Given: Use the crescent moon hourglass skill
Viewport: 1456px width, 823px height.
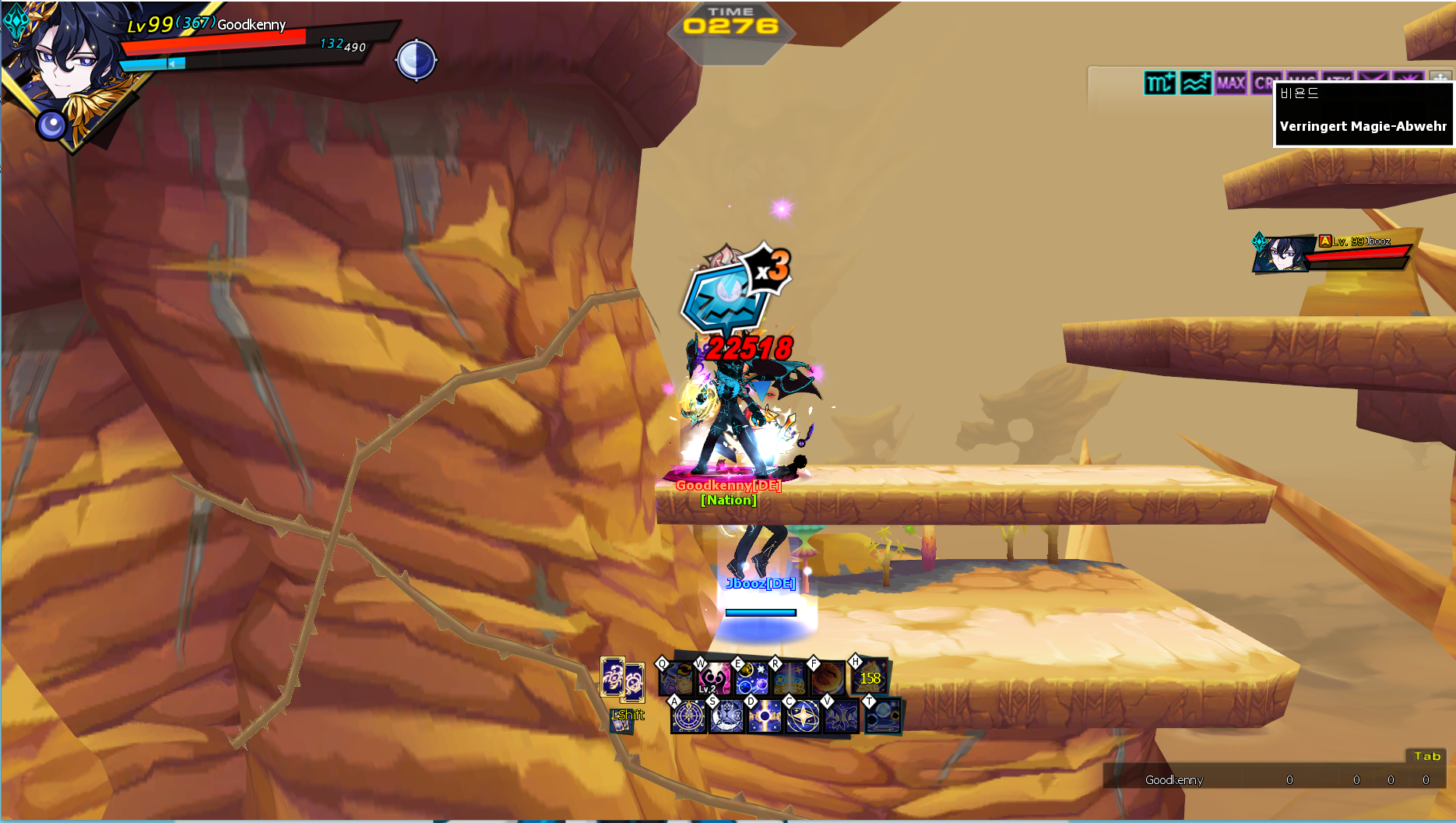Looking at the screenshot, I should [726, 716].
